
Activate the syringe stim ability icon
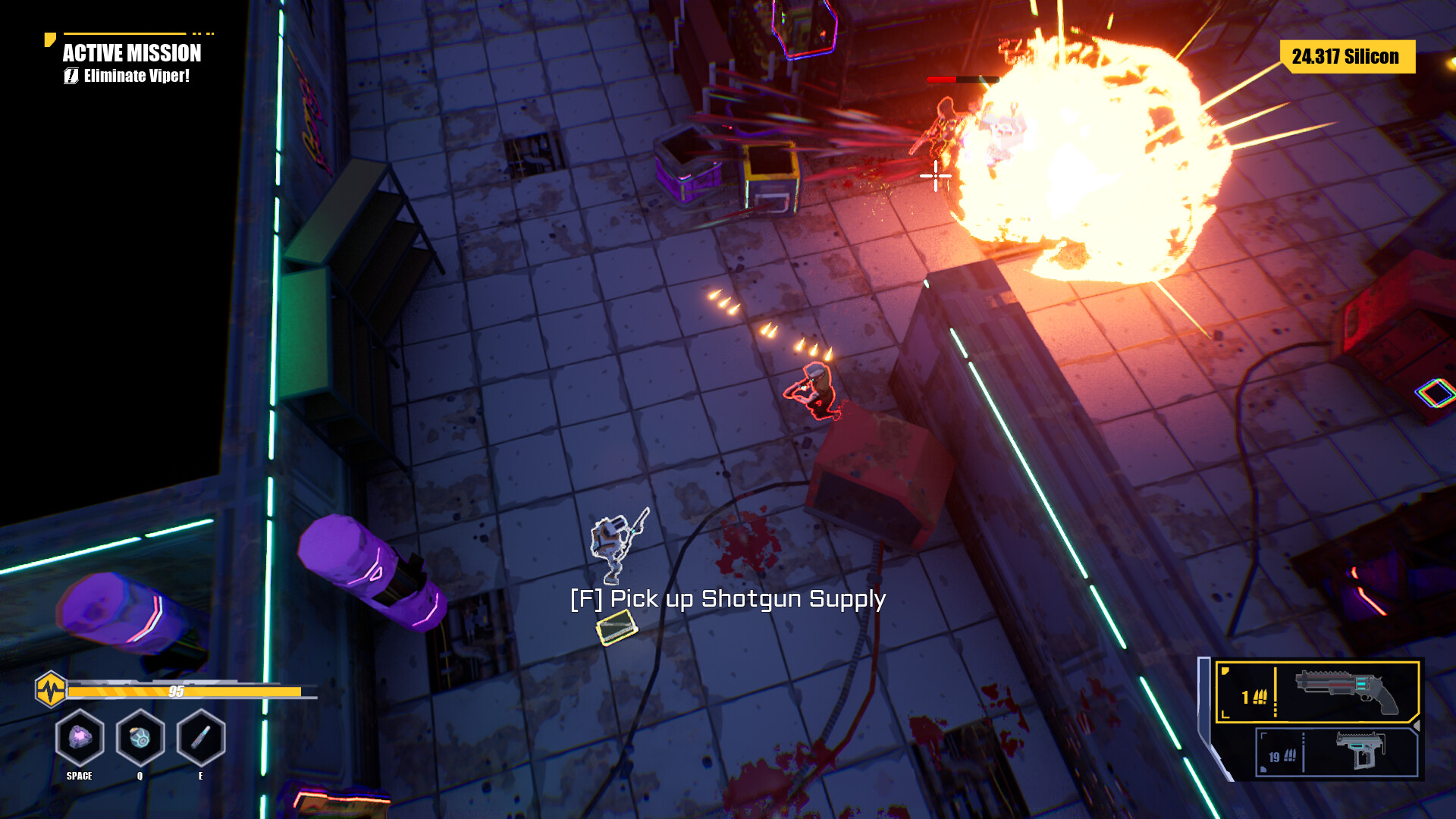200,737
